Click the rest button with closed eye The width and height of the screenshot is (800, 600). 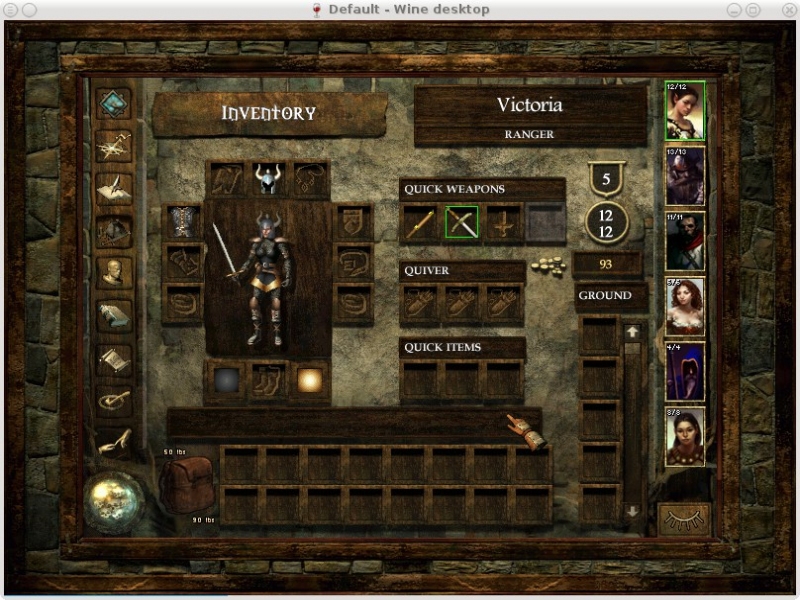tap(684, 518)
